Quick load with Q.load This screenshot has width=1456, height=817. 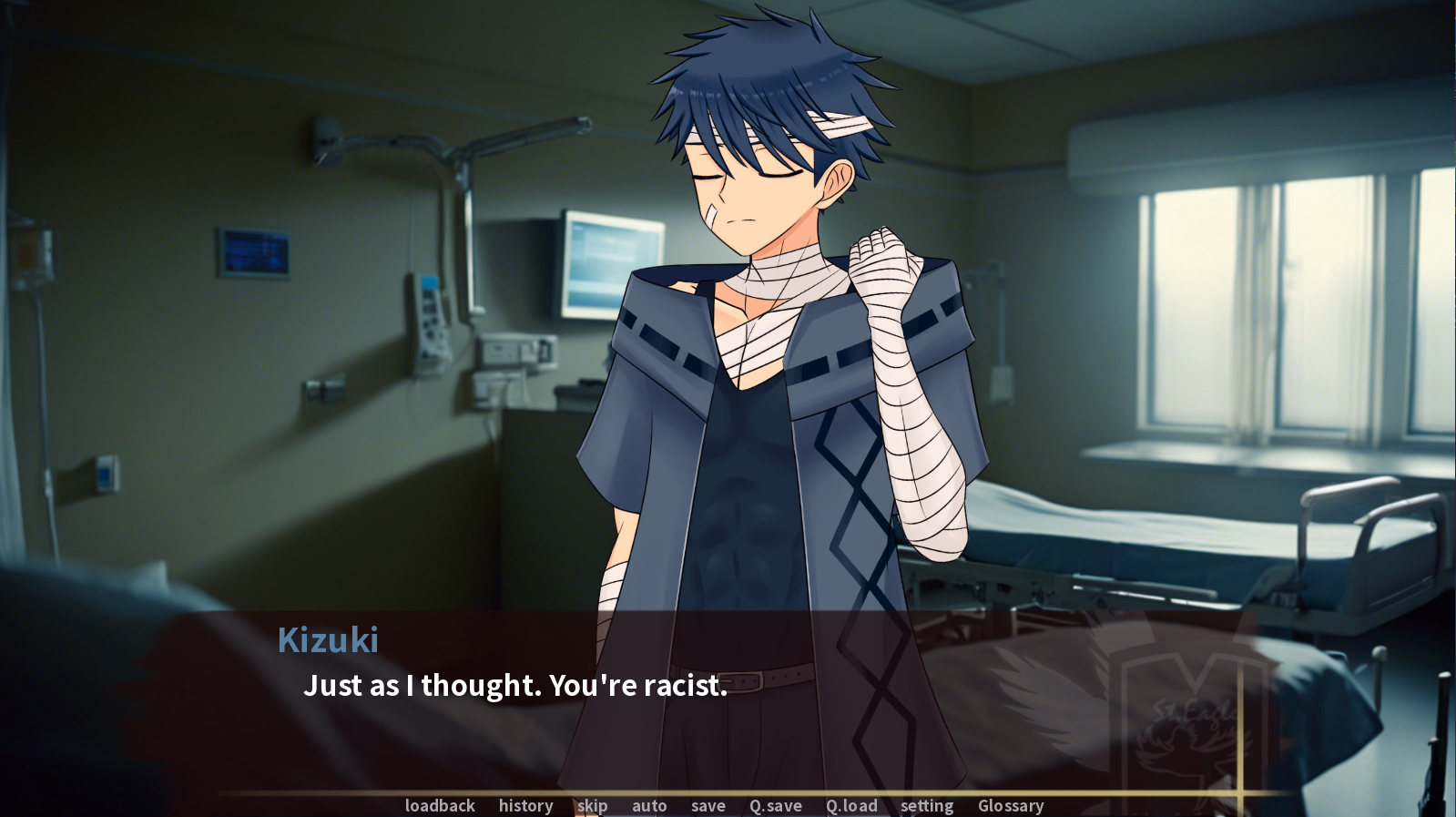coord(851,806)
